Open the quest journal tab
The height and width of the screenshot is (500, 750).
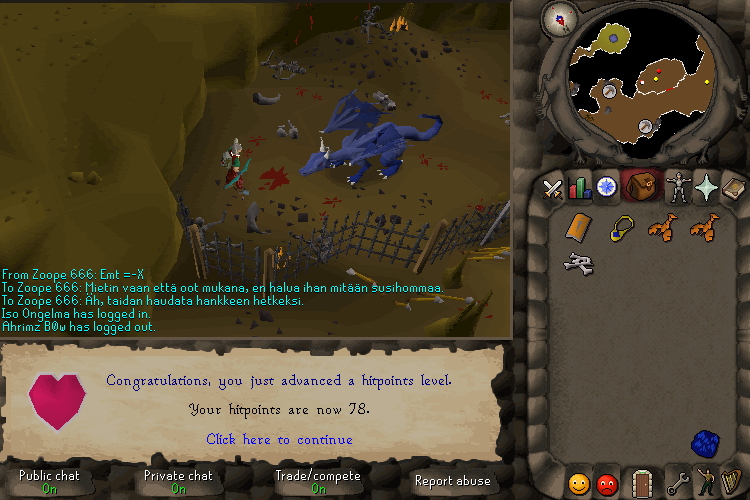607,187
